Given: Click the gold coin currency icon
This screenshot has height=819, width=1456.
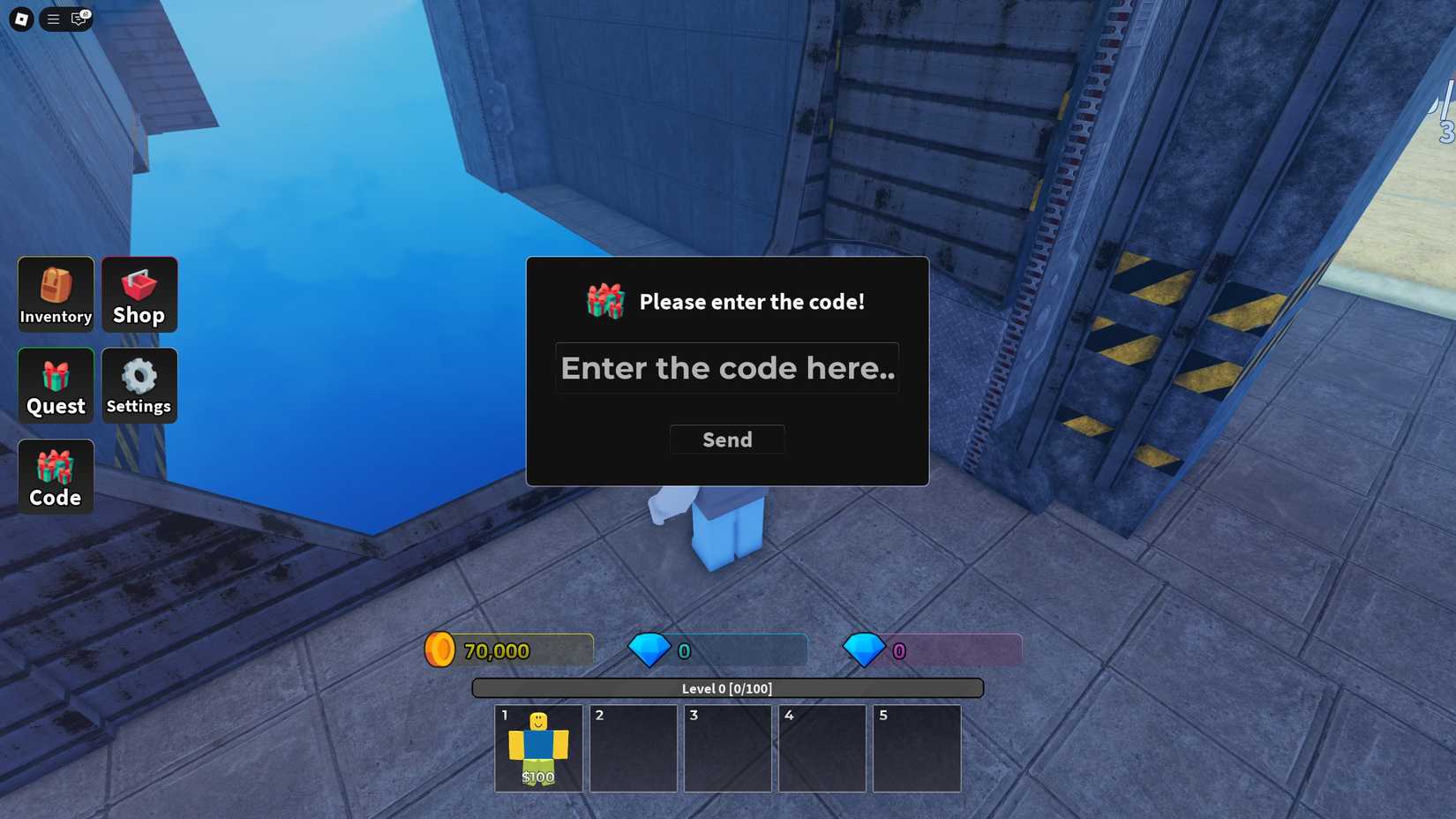Looking at the screenshot, I should click(439, 650).
